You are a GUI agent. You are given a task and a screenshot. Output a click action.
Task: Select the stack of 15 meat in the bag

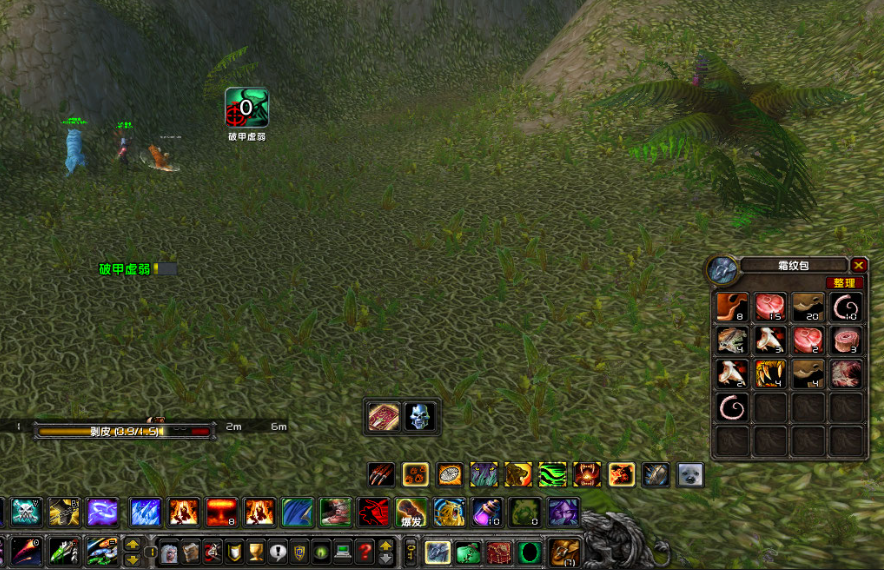pyautogui.click(x=769, y=307)
